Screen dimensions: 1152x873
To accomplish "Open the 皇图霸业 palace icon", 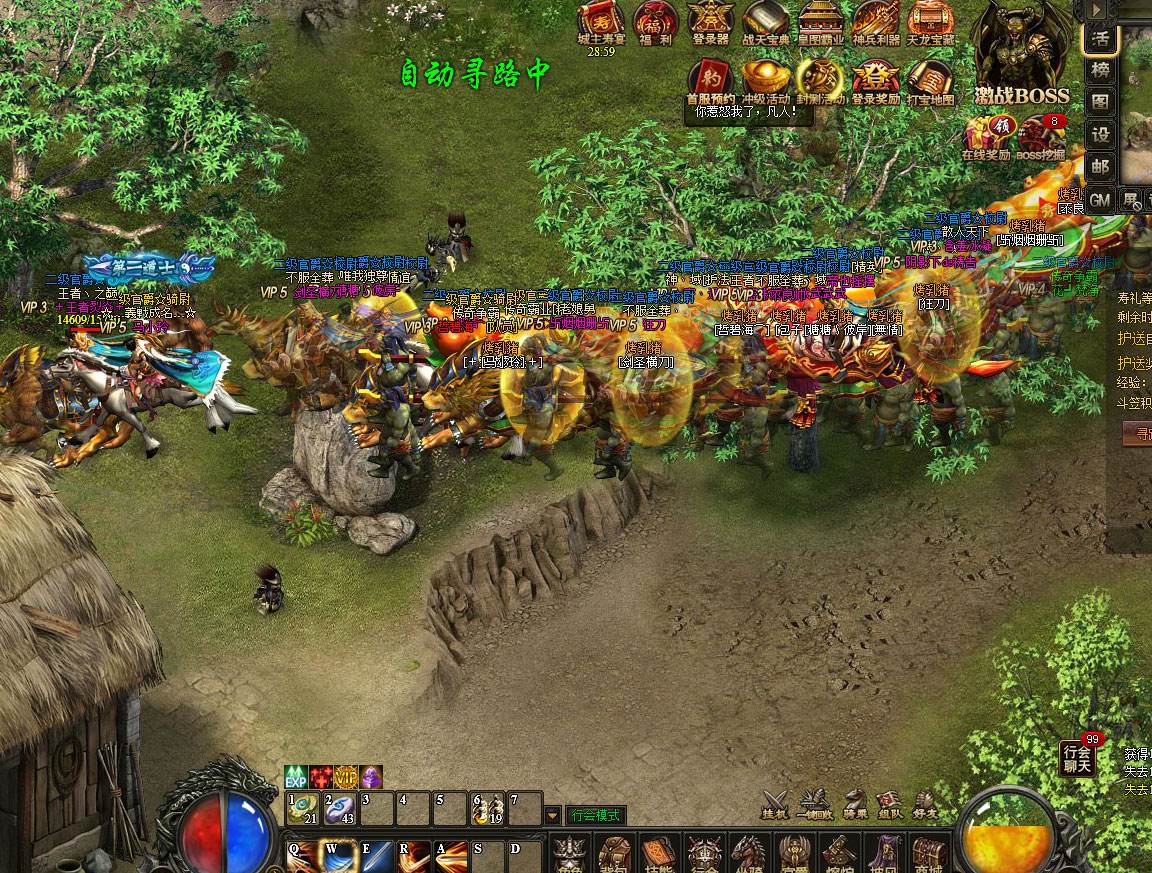I will tap(820, 21).
